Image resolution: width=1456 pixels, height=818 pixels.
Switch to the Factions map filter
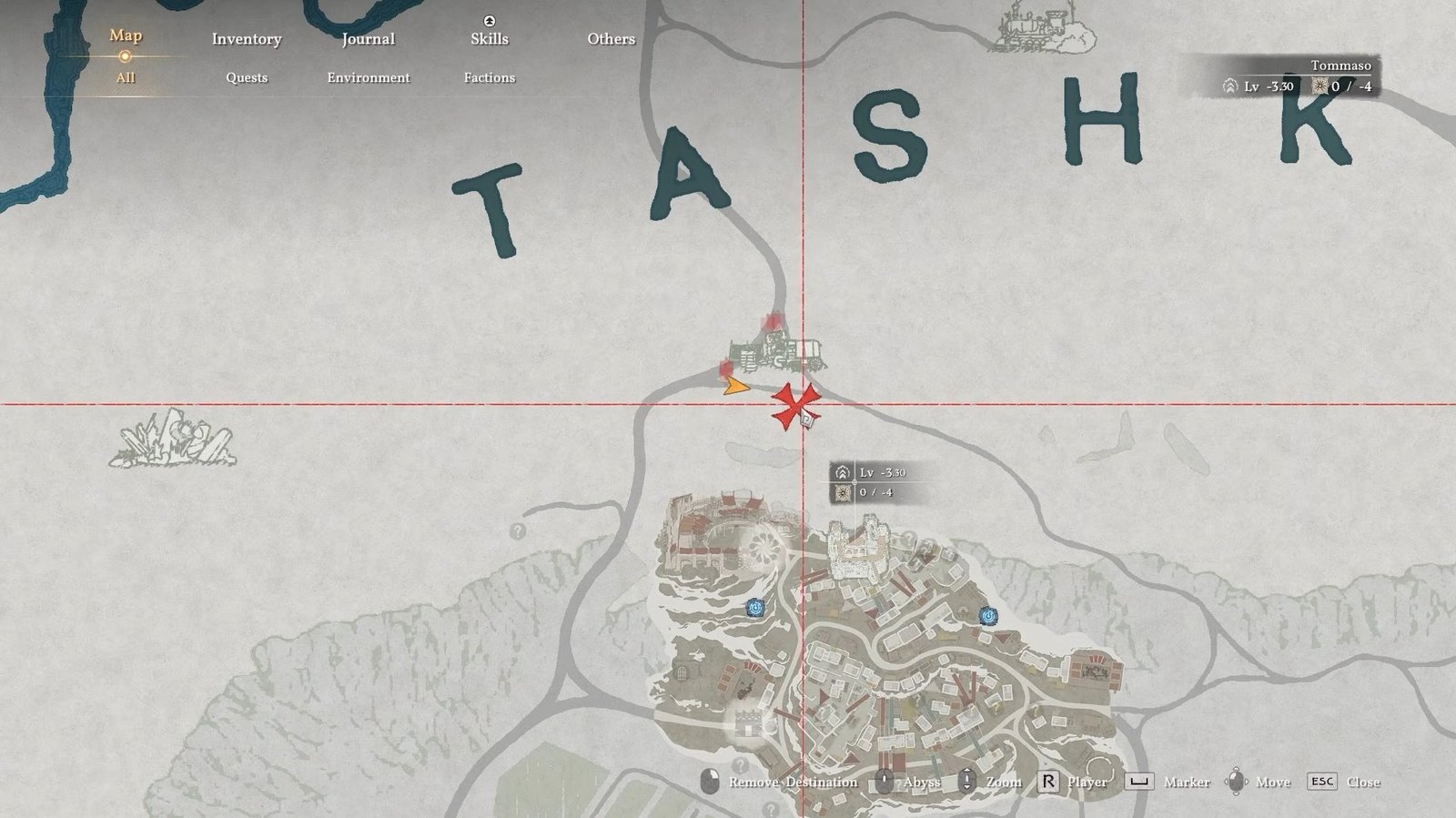tap(490, 77)
